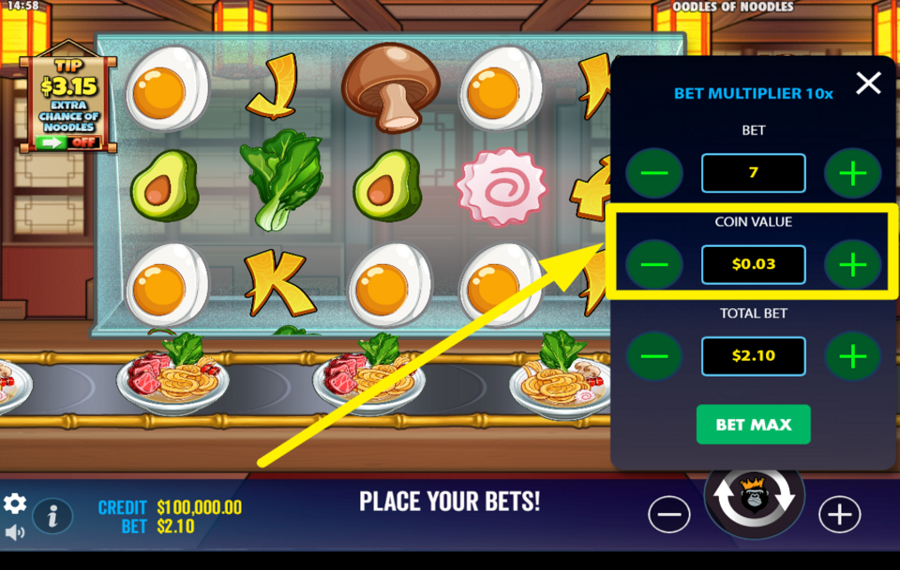The width and height of the screenshot is (900, 570).
Task: Increase the Total Bet amount
Action: click(852, 356)
